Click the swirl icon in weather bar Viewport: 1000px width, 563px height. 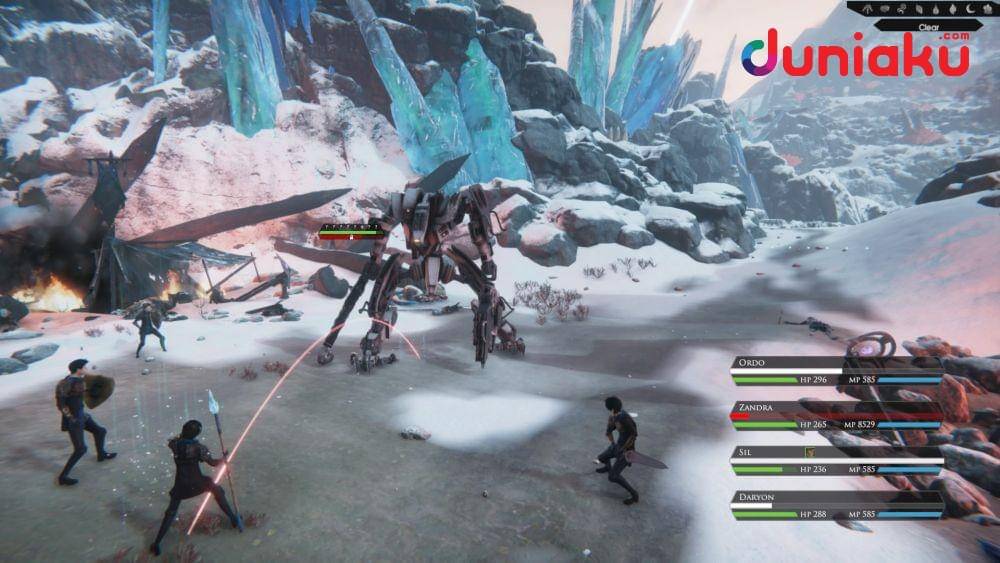pyautogui.click(x=901, y=9)
